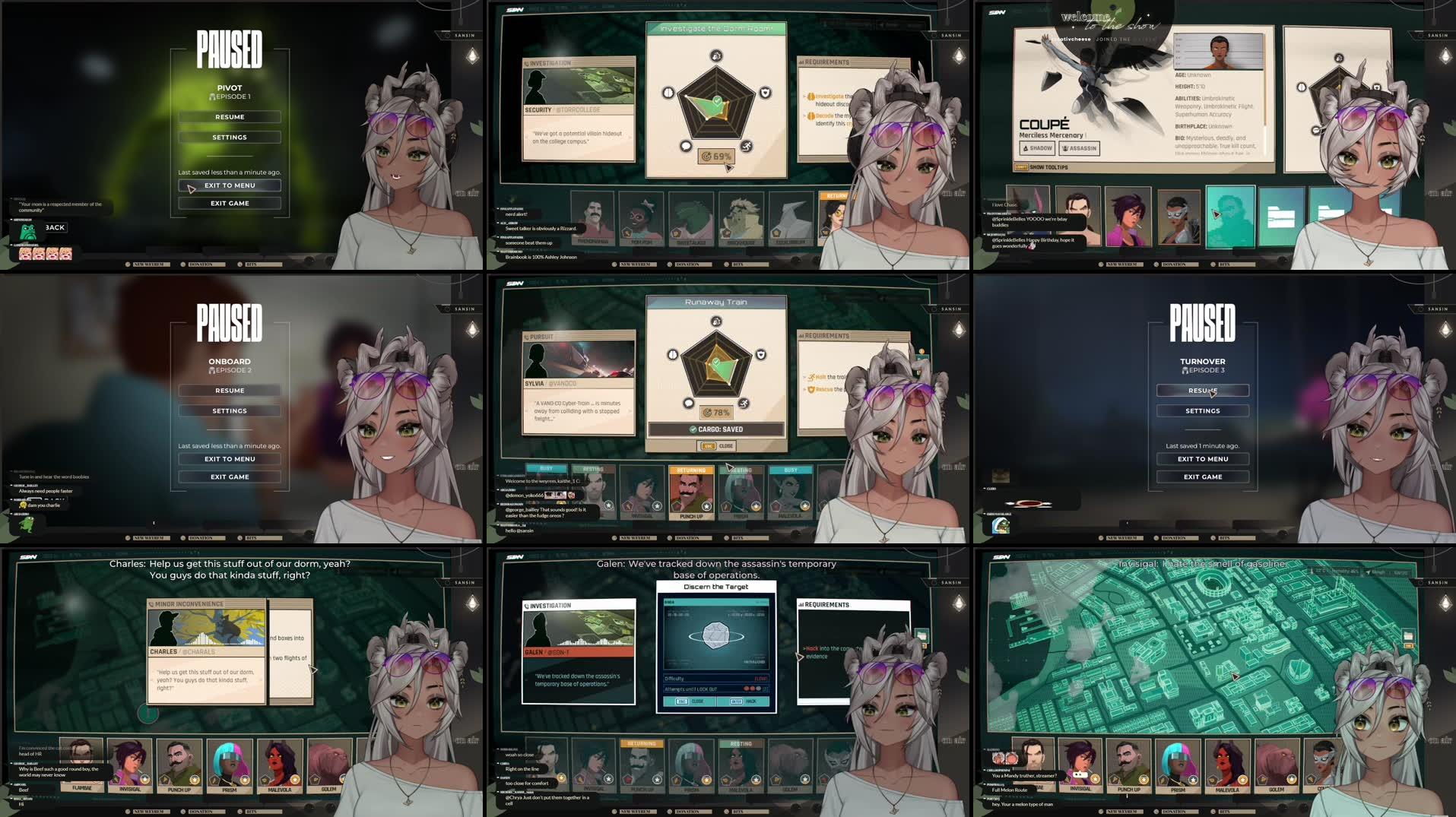1456x817 pixels.
Task: Click the shield stat icon on the Investigate pentagon
Action: pyautogui.click(x=766, y=93)
